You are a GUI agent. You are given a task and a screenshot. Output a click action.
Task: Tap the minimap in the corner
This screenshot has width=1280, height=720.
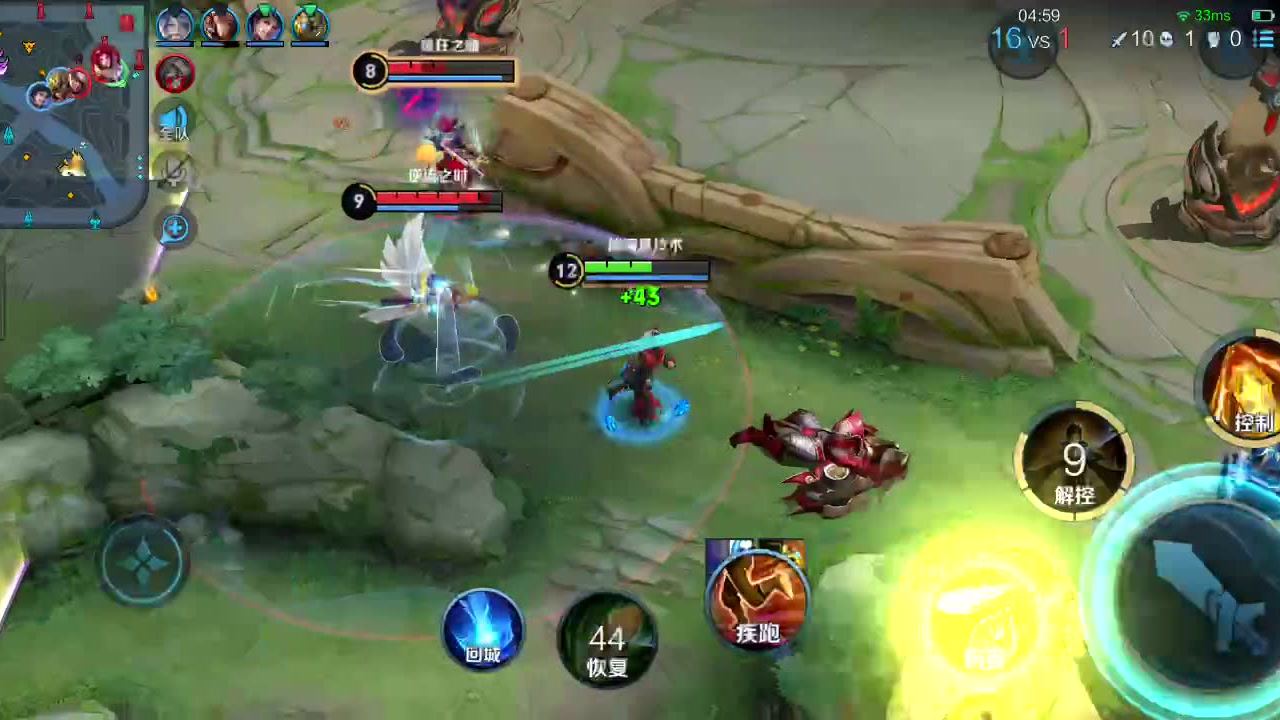click(x=72, y=110)
